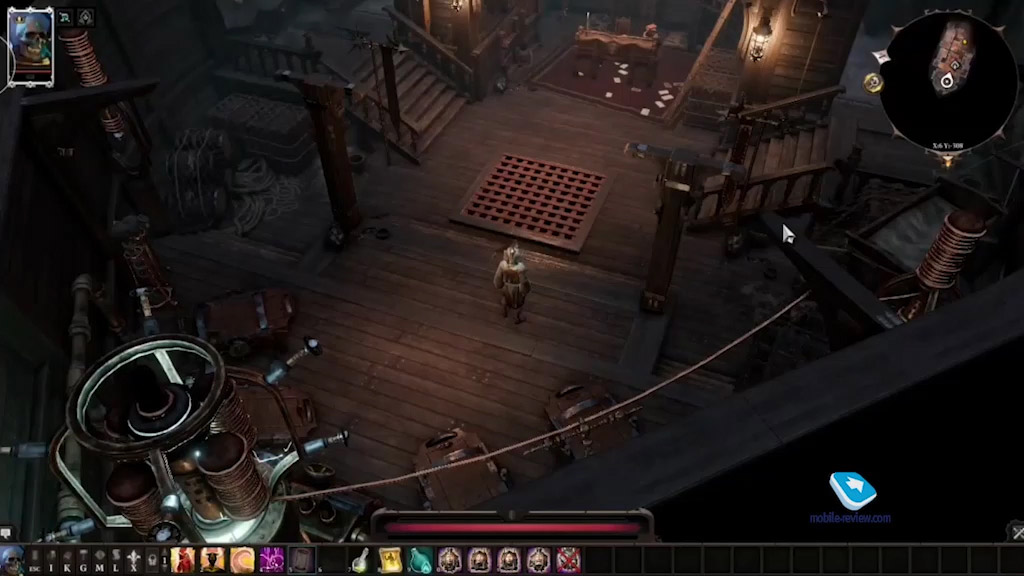Click the white flag marker beside minimap
The width and height of the screenshot is (1024, 576).
(881, 57)
